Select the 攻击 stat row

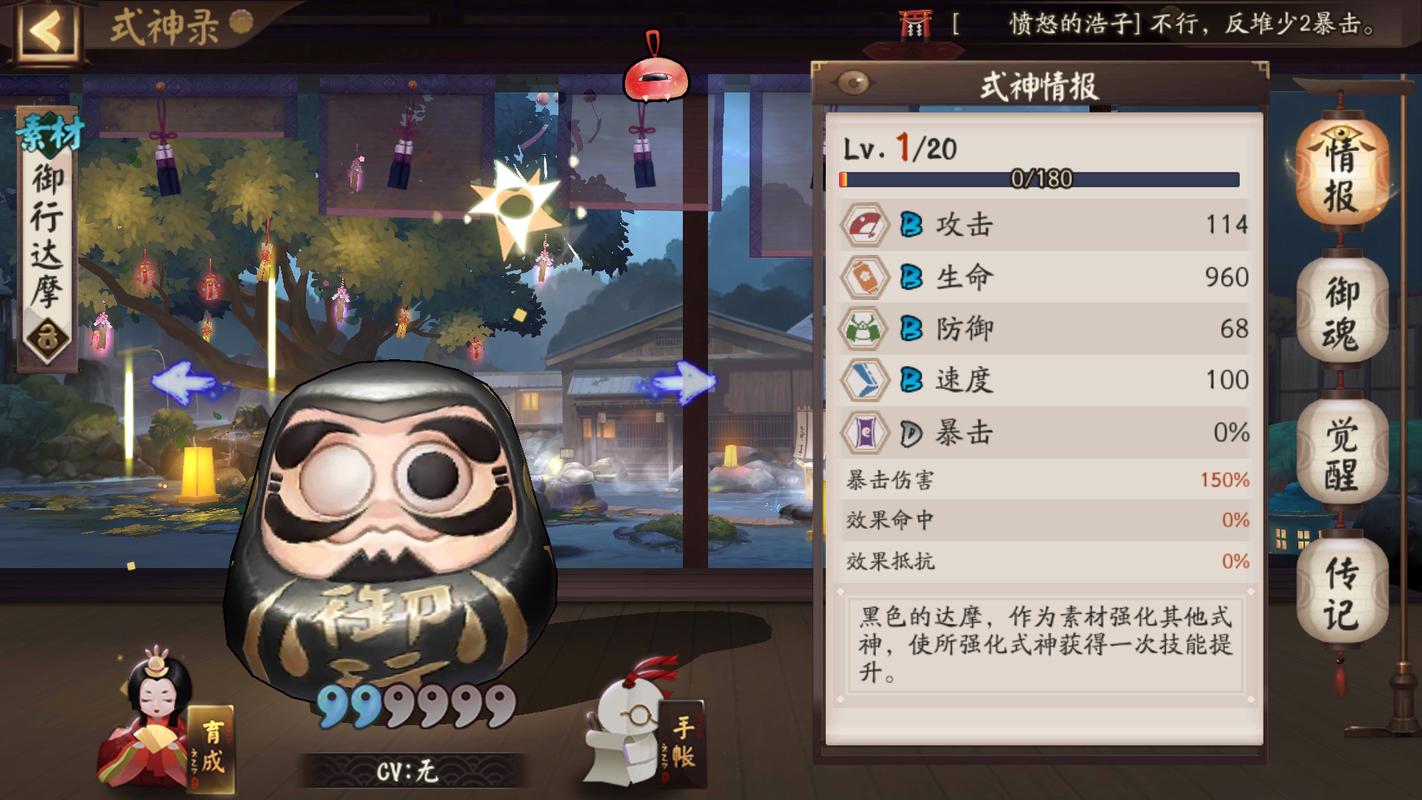pos(1044,224)
